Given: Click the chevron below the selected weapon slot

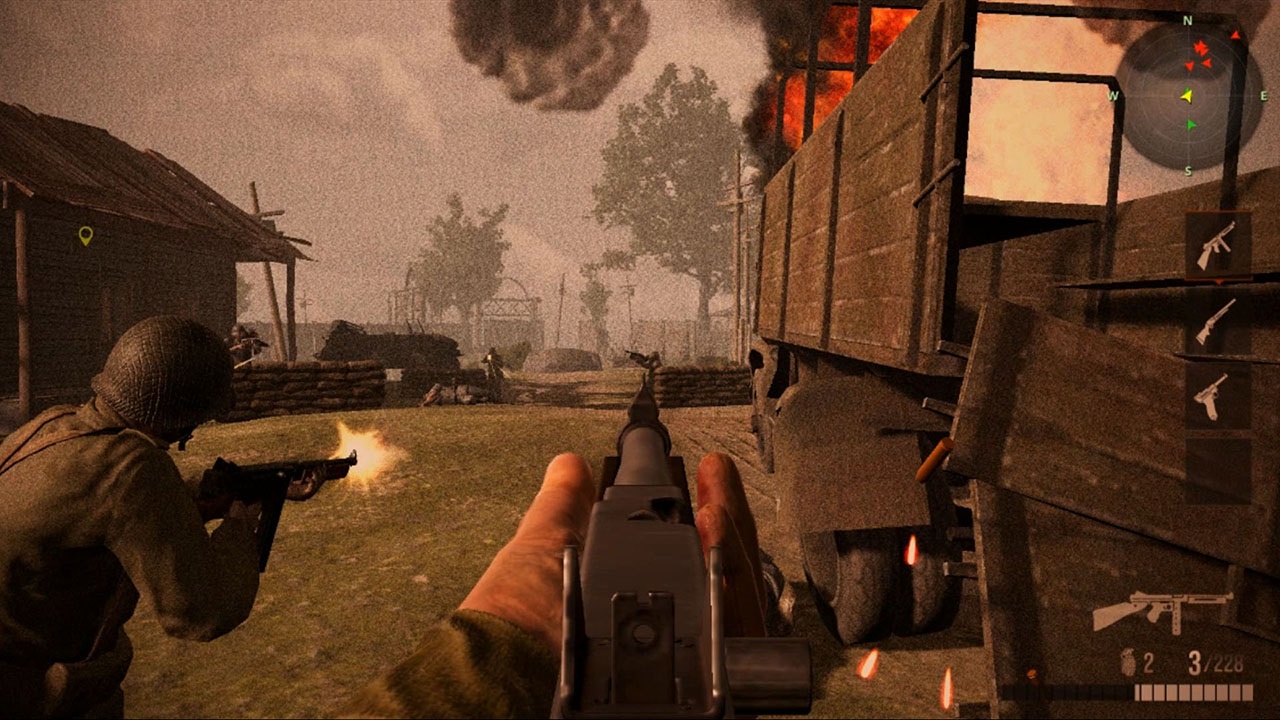Looking at the screenshot, I should click(1219, 281).
